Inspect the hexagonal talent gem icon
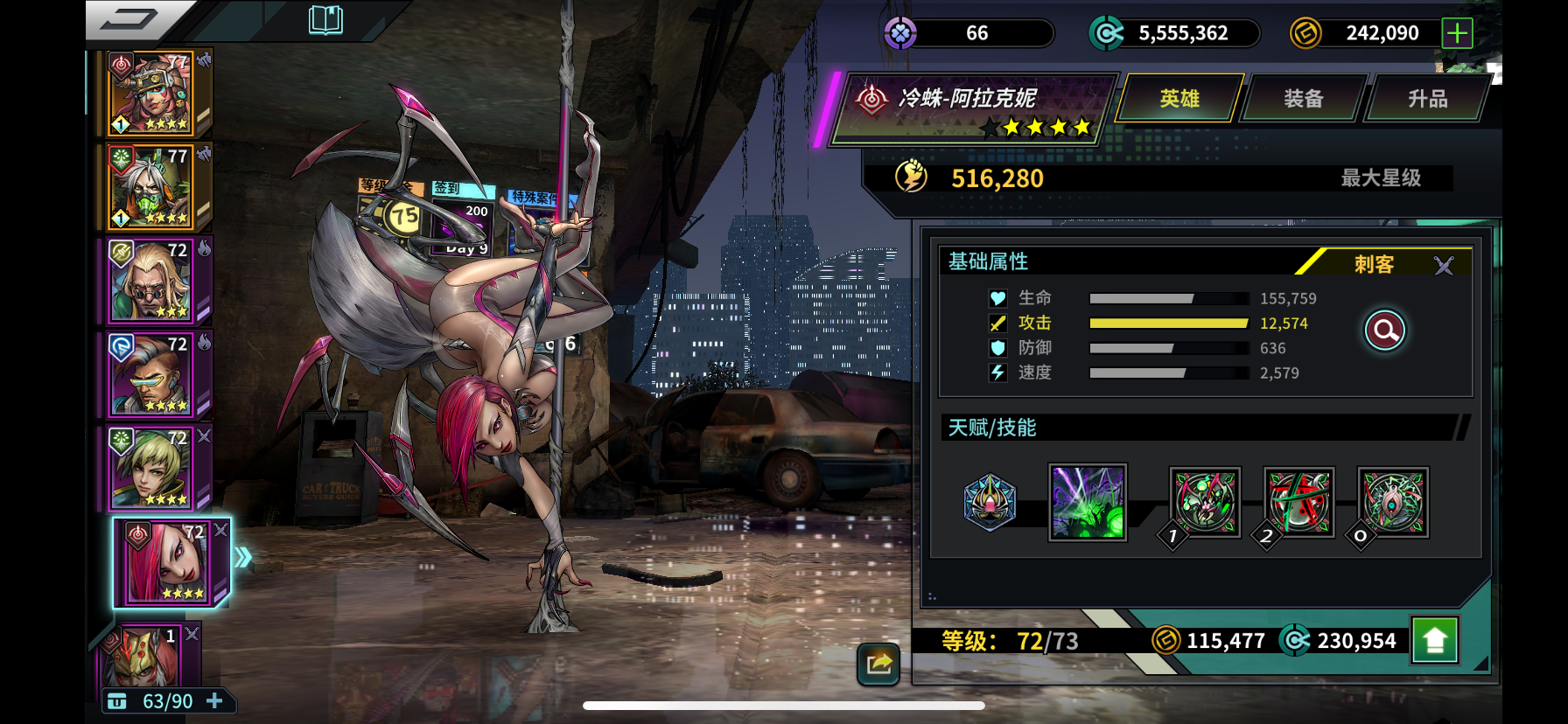The width and height of the screenshot is (1568, 724). coord(990,502)
